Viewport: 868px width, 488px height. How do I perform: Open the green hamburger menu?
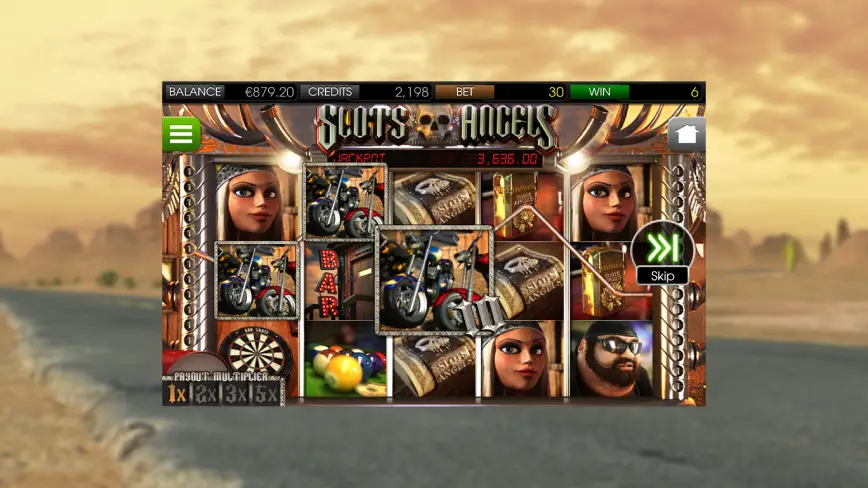(x=182, y=134)
